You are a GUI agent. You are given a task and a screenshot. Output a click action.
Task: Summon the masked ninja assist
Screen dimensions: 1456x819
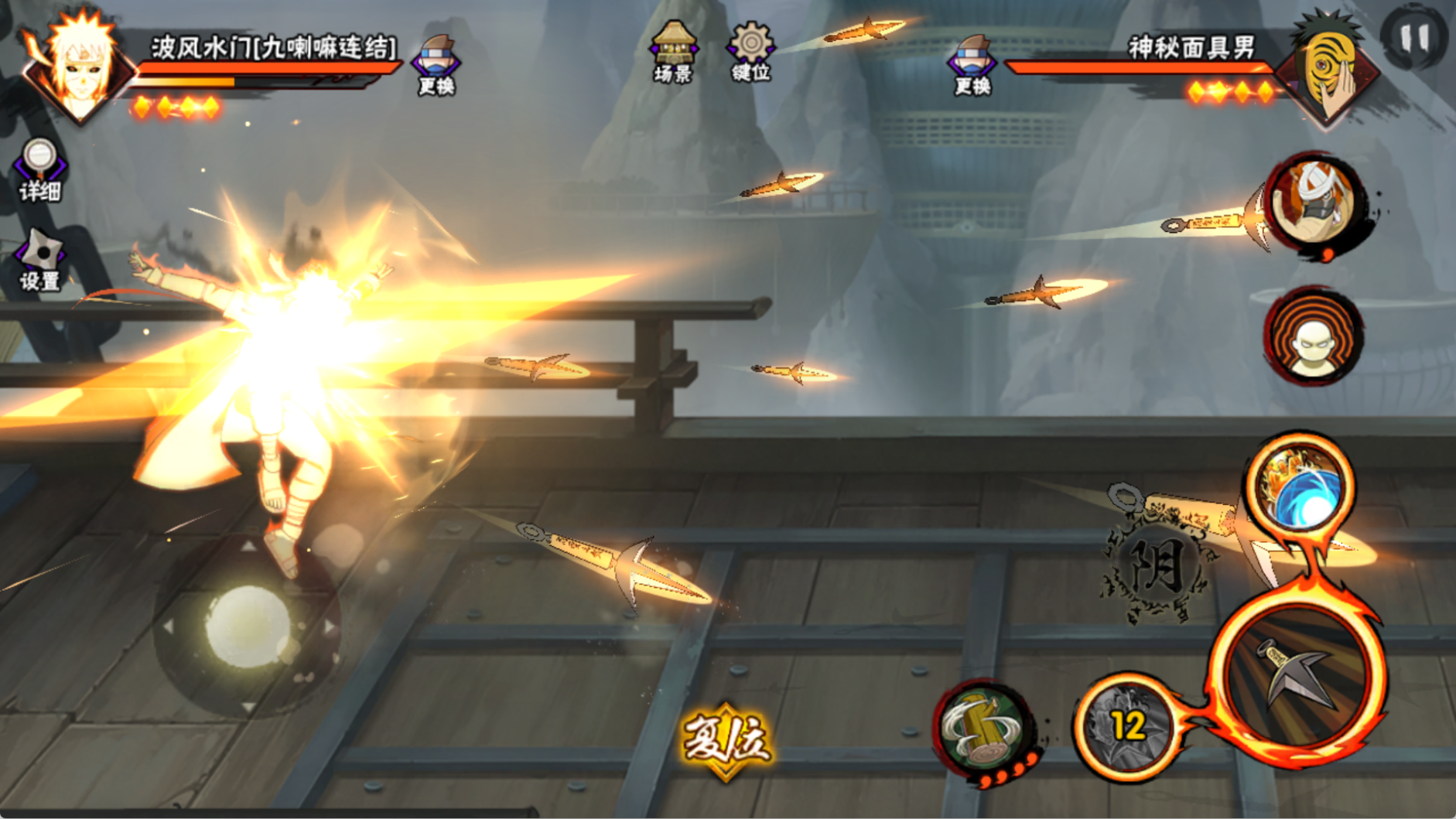pos(1316,201)
